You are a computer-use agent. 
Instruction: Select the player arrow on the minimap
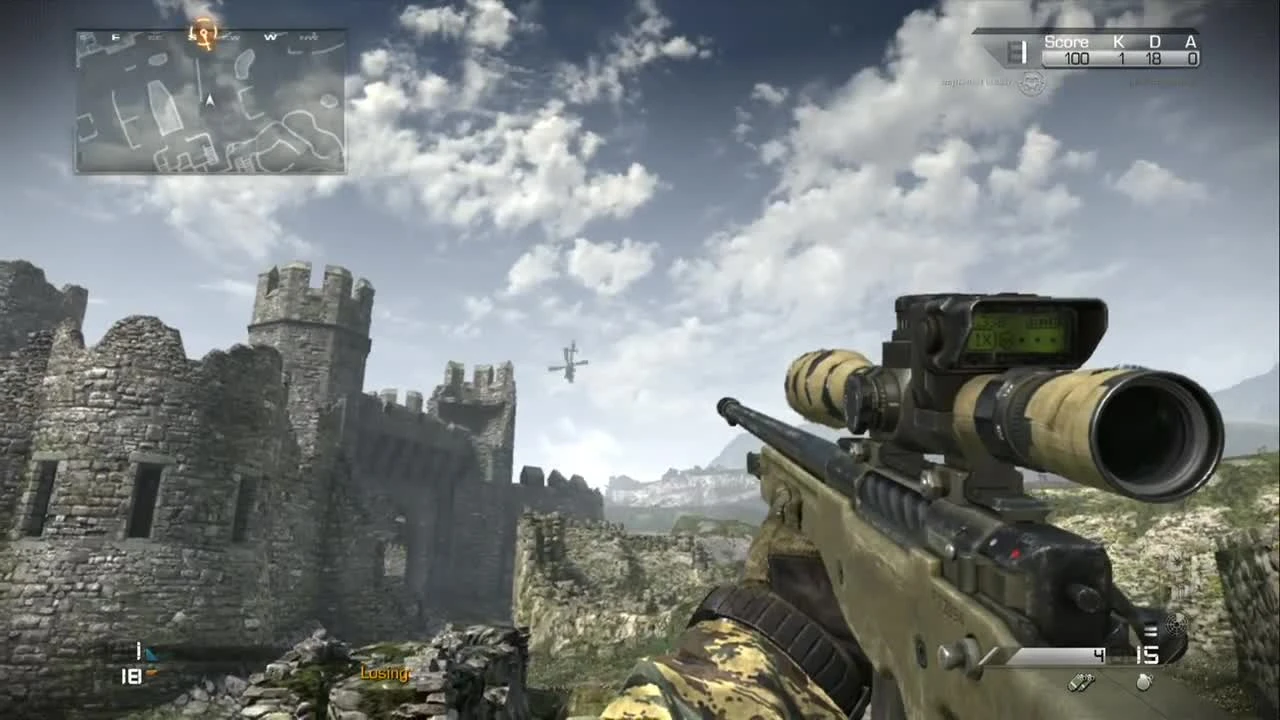coord(210,100)
